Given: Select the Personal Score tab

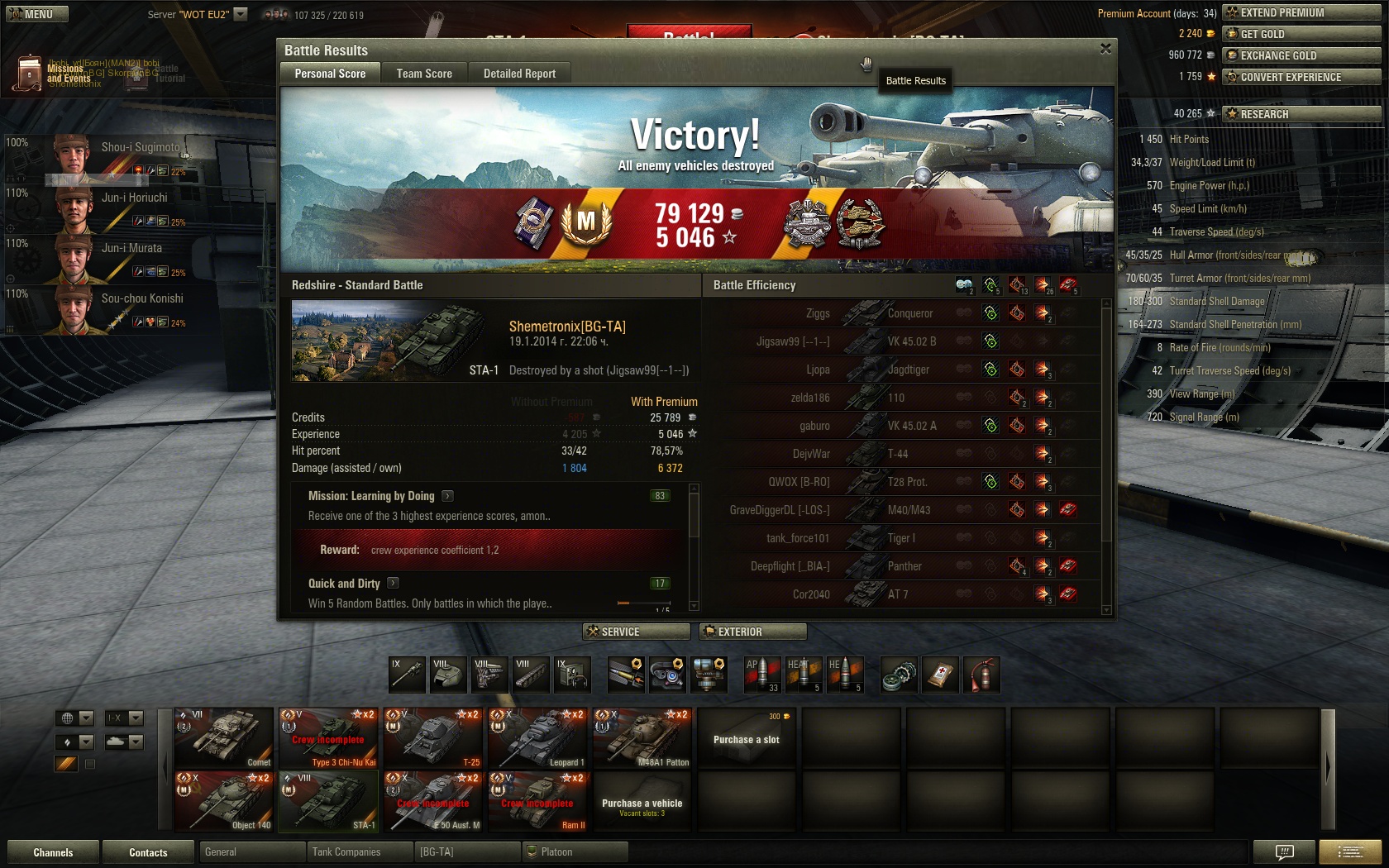Looking at the screenshot, I should 330,74.
